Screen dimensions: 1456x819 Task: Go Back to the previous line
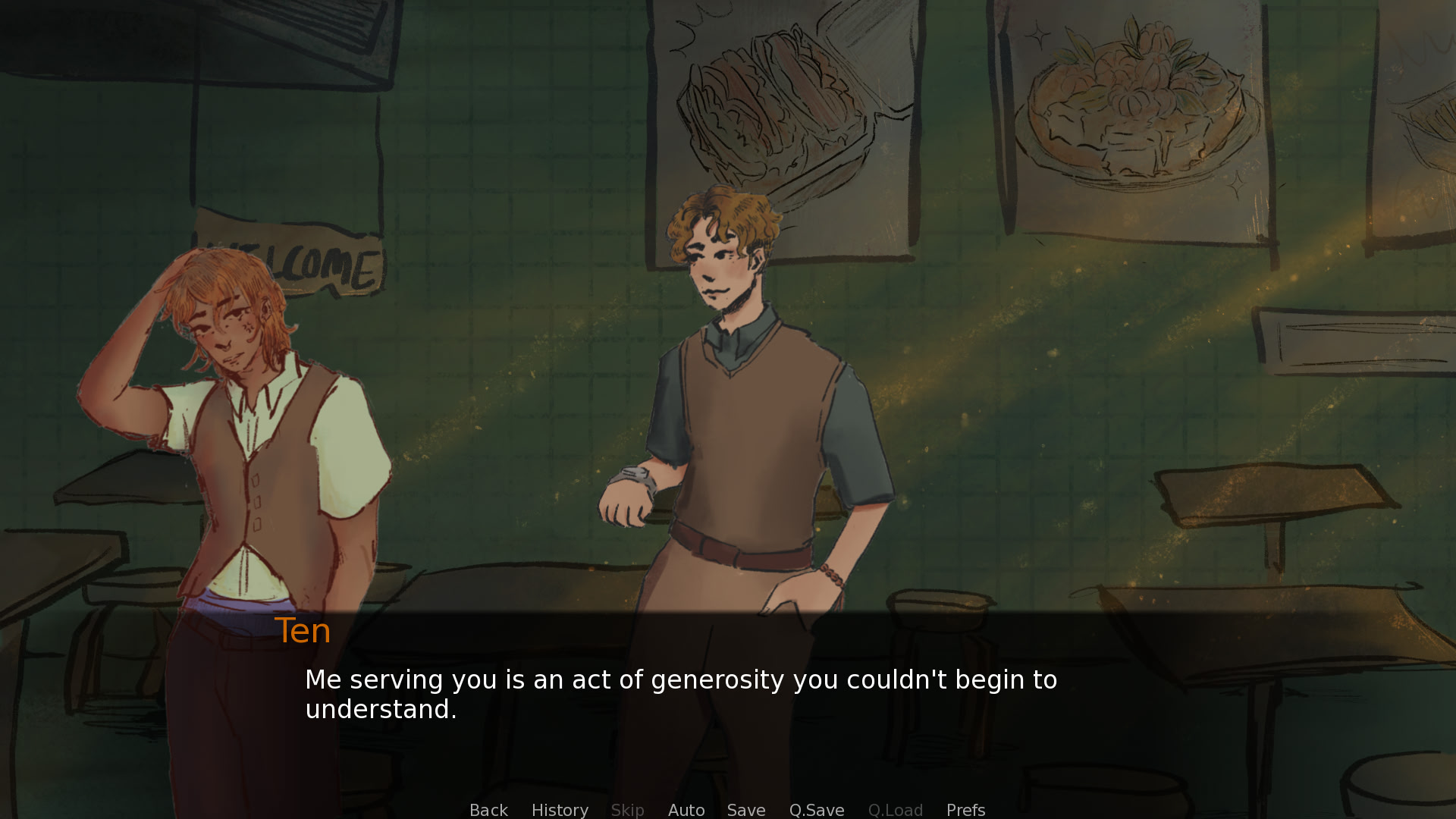pos(488,810)
